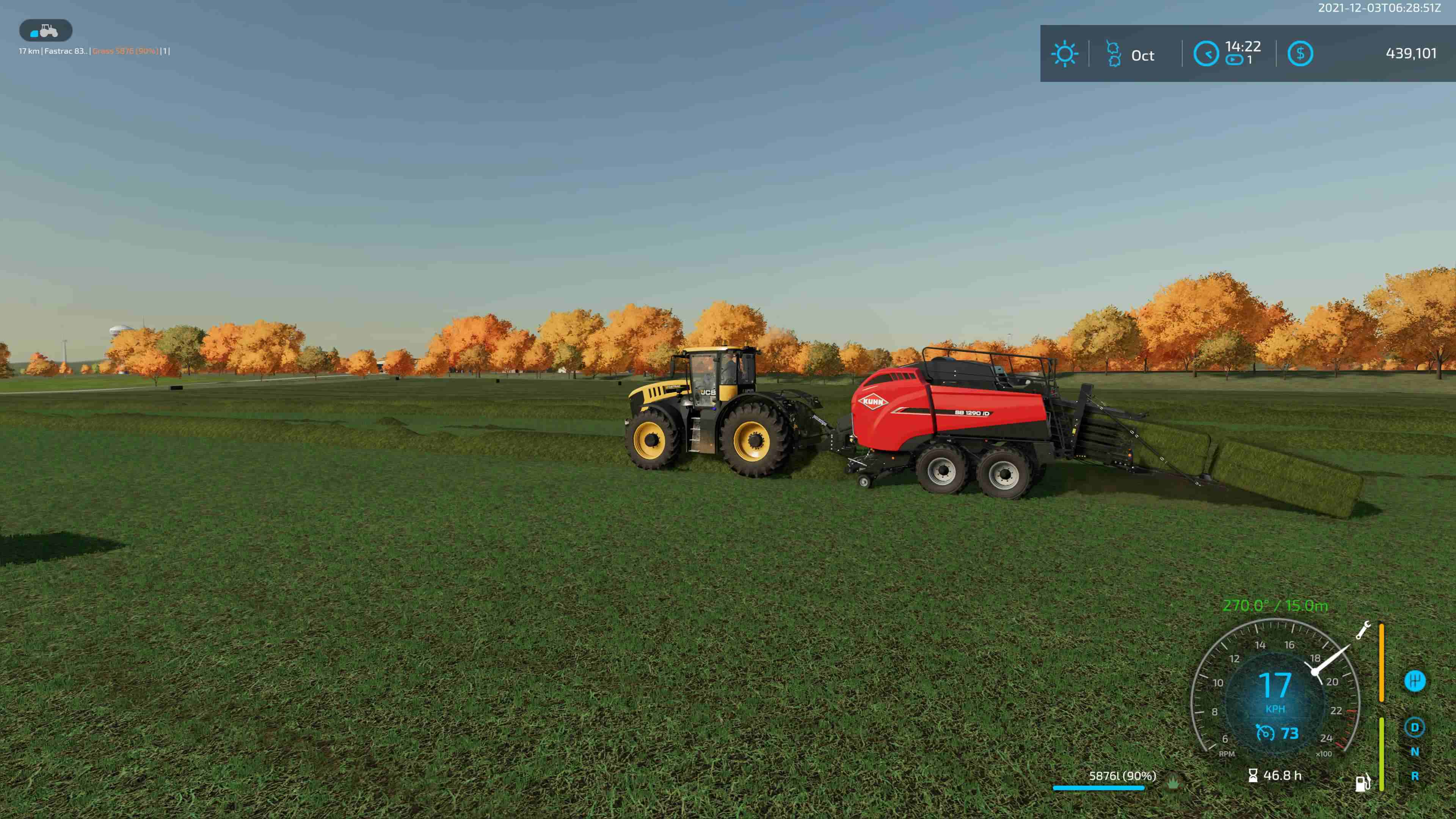Click the dollar sign money icon
The width and height of the screenshot is (1456, 819).
pyautogui.click(x=1300, y=54)
